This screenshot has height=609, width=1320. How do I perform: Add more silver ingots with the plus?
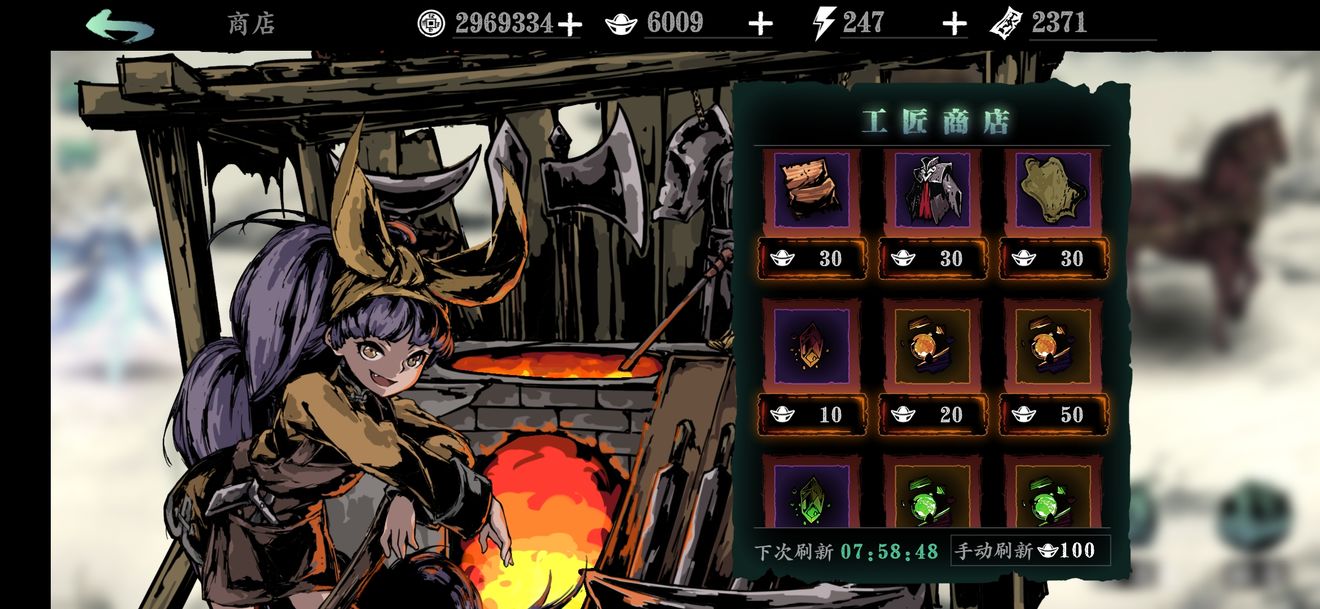pos(760,24)
